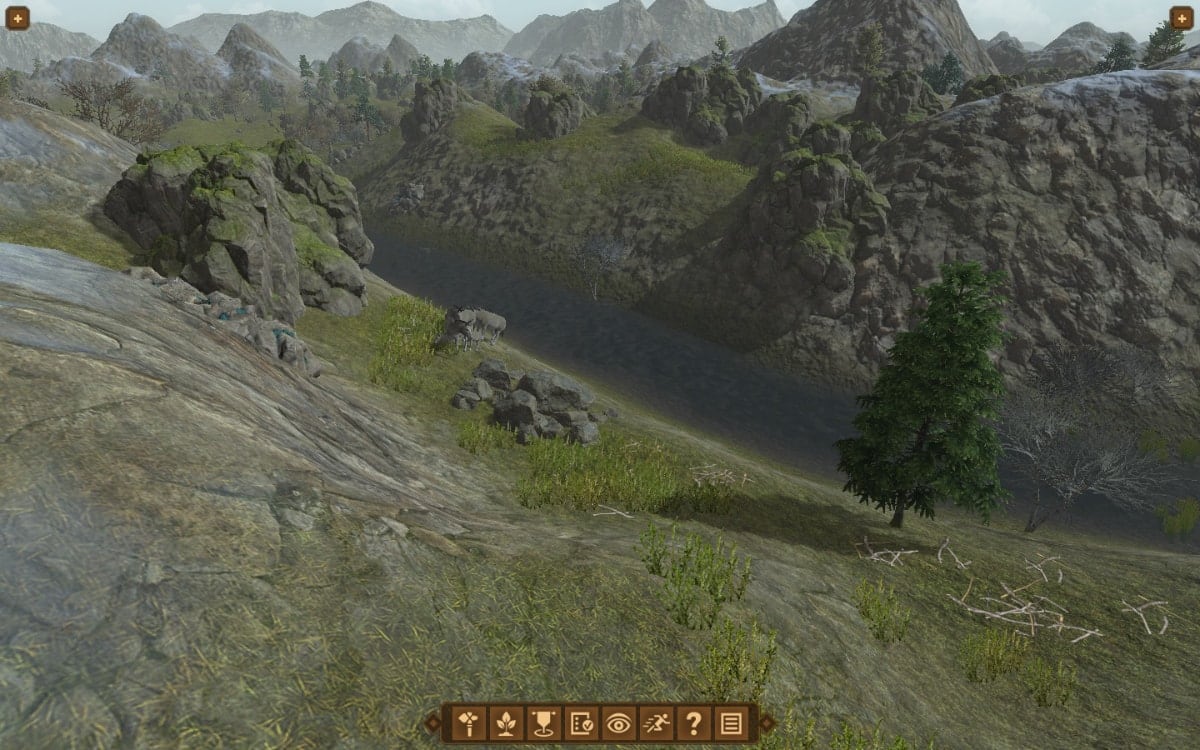Open the lined-page menu icon

(731, 722)
